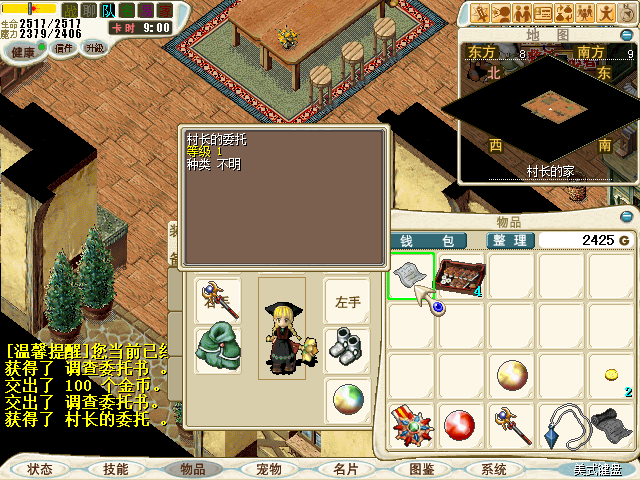Screen dimensions: 640x480
Task: Open the 名片 name card menu
Action: click(345, 468)
